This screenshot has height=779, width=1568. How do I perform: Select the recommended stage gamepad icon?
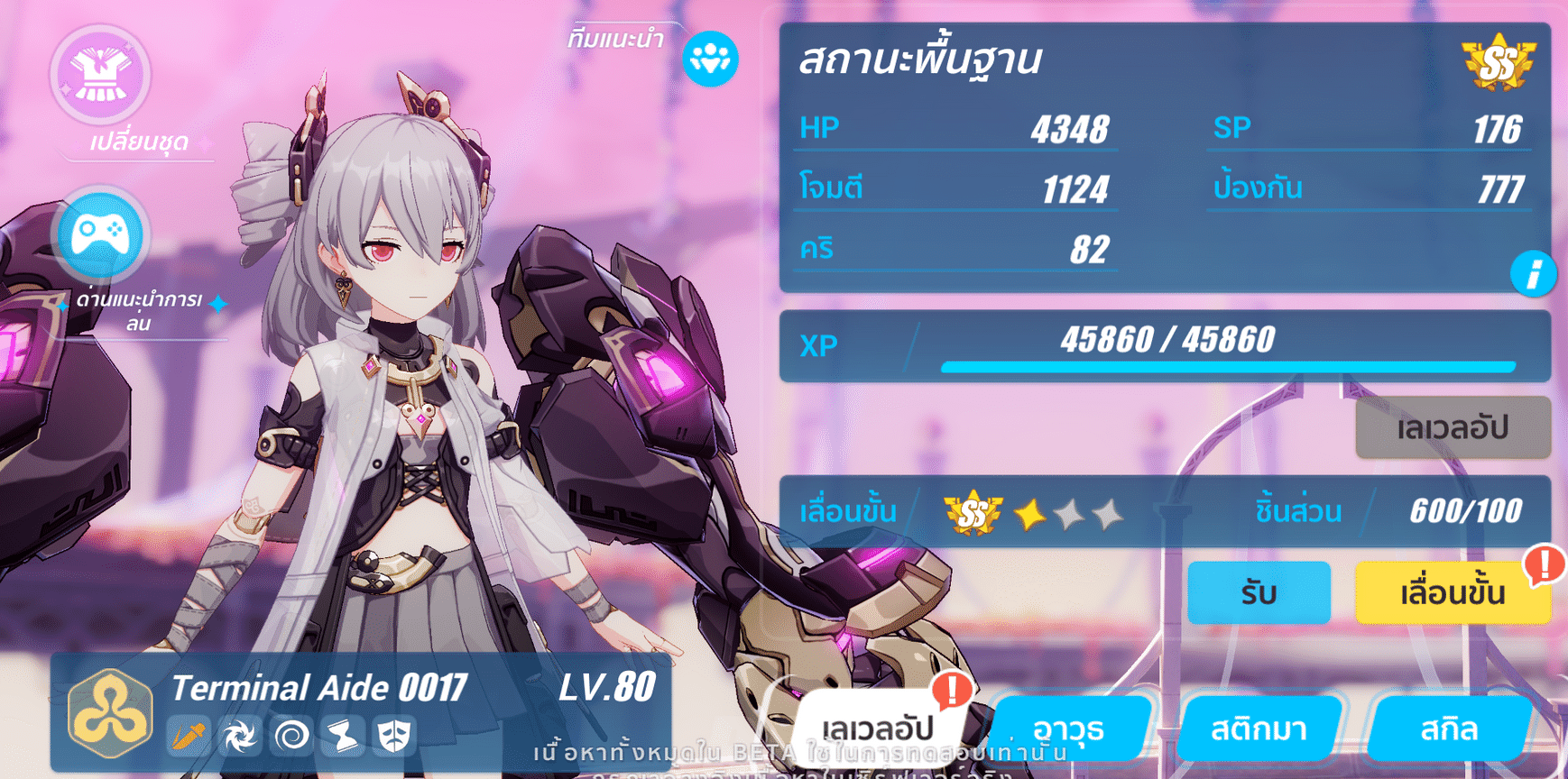click(100, 234)
